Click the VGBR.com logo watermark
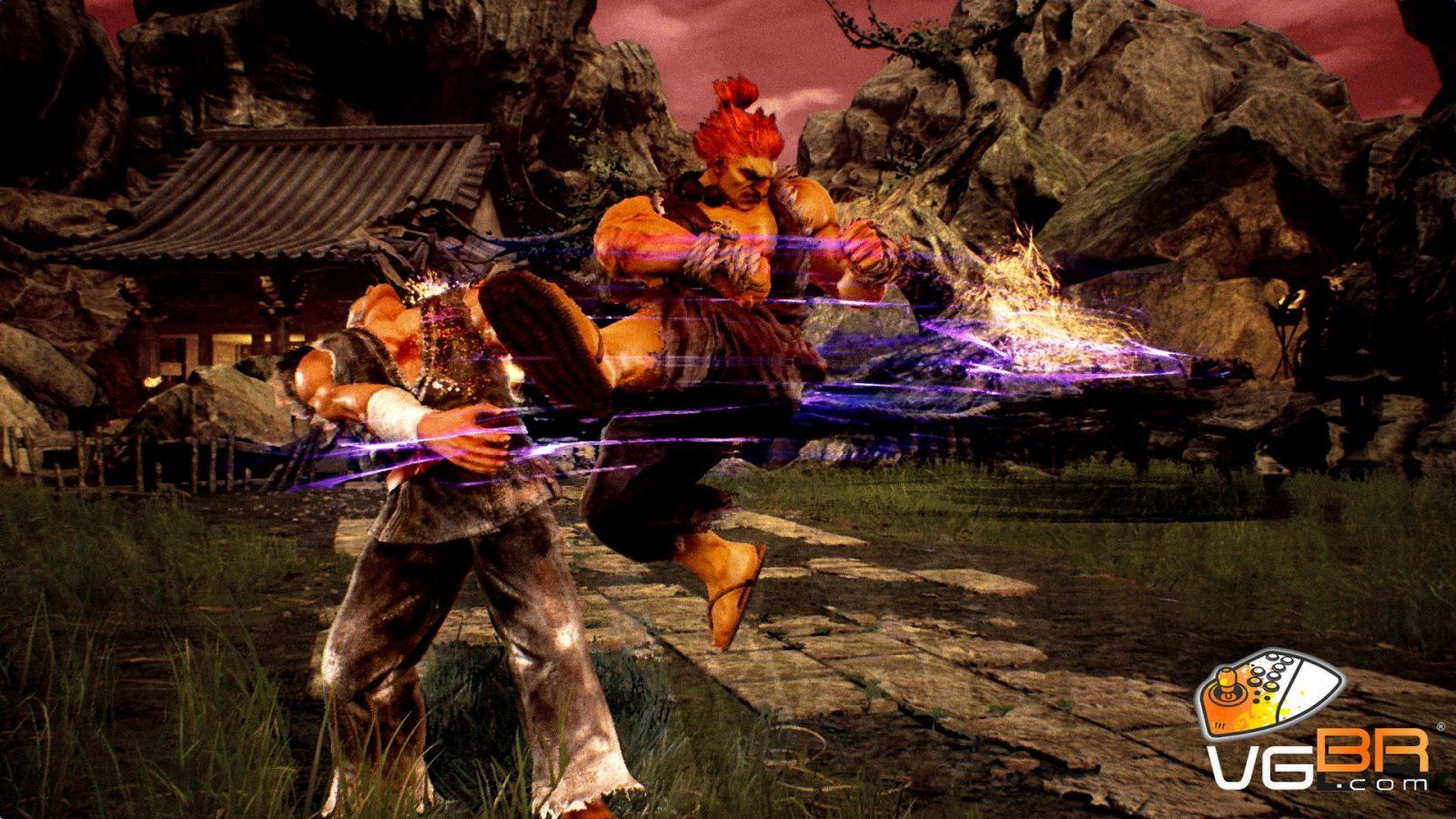This screenshot has height=819, width=1456. point(1315,723)
